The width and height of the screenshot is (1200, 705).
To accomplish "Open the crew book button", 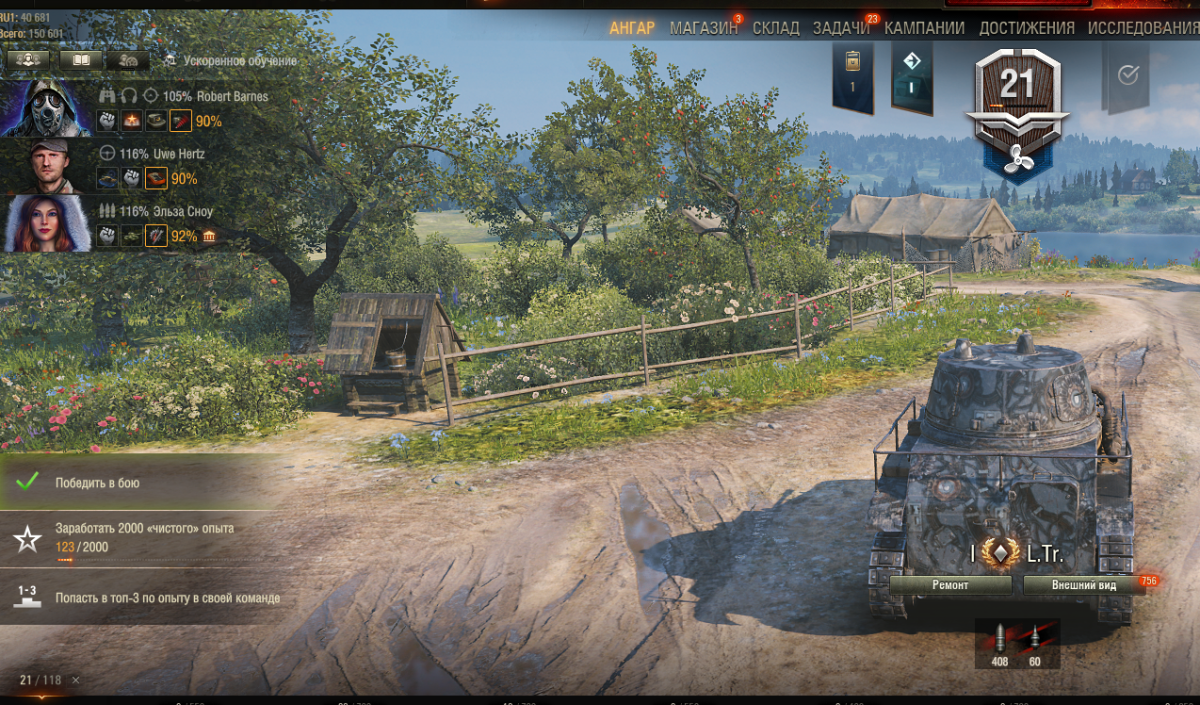I will (80, 60).
